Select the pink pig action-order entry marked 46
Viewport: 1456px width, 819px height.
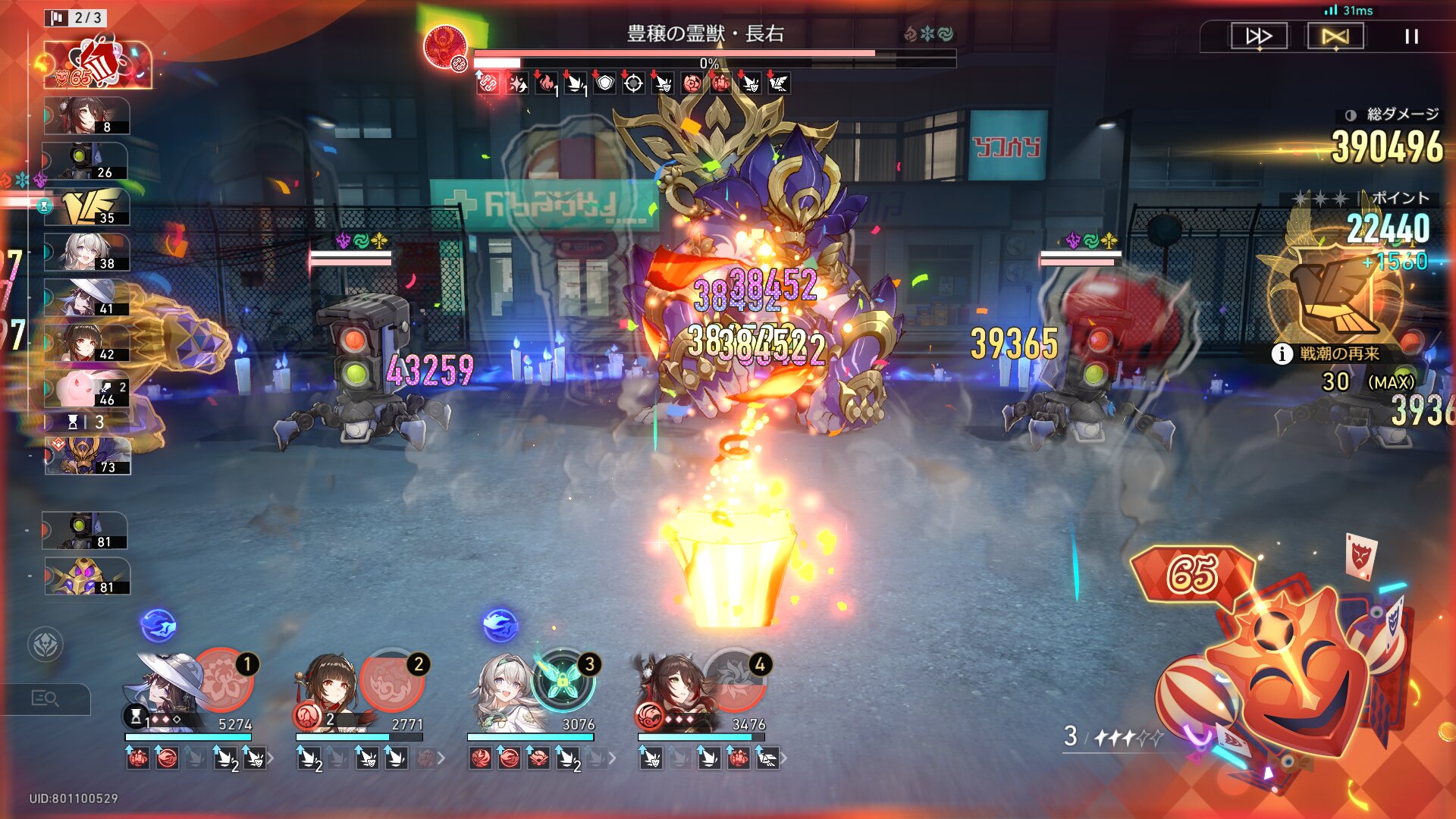pos(86,389)
